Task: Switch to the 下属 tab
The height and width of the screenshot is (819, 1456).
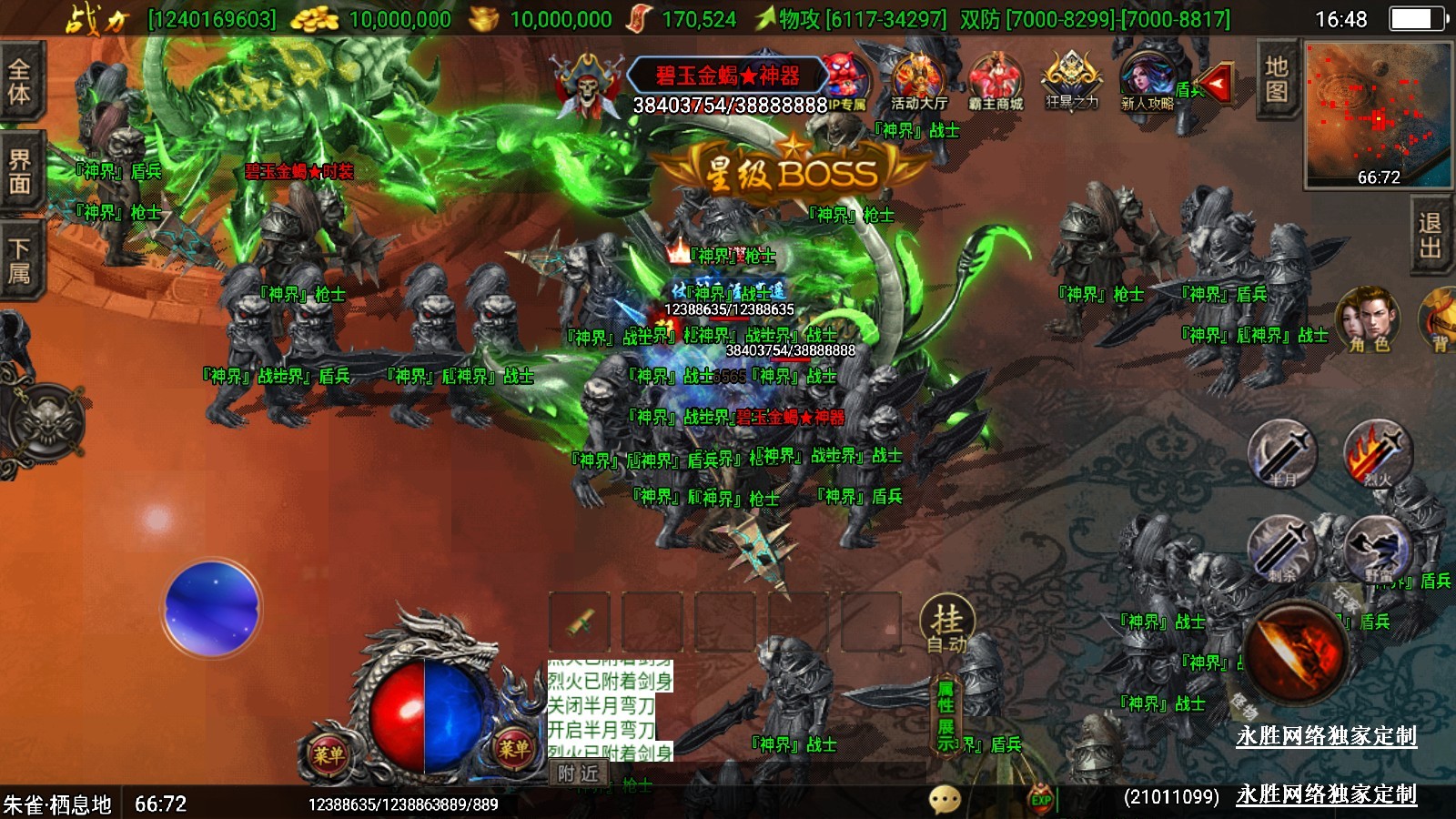Action: 19,260
